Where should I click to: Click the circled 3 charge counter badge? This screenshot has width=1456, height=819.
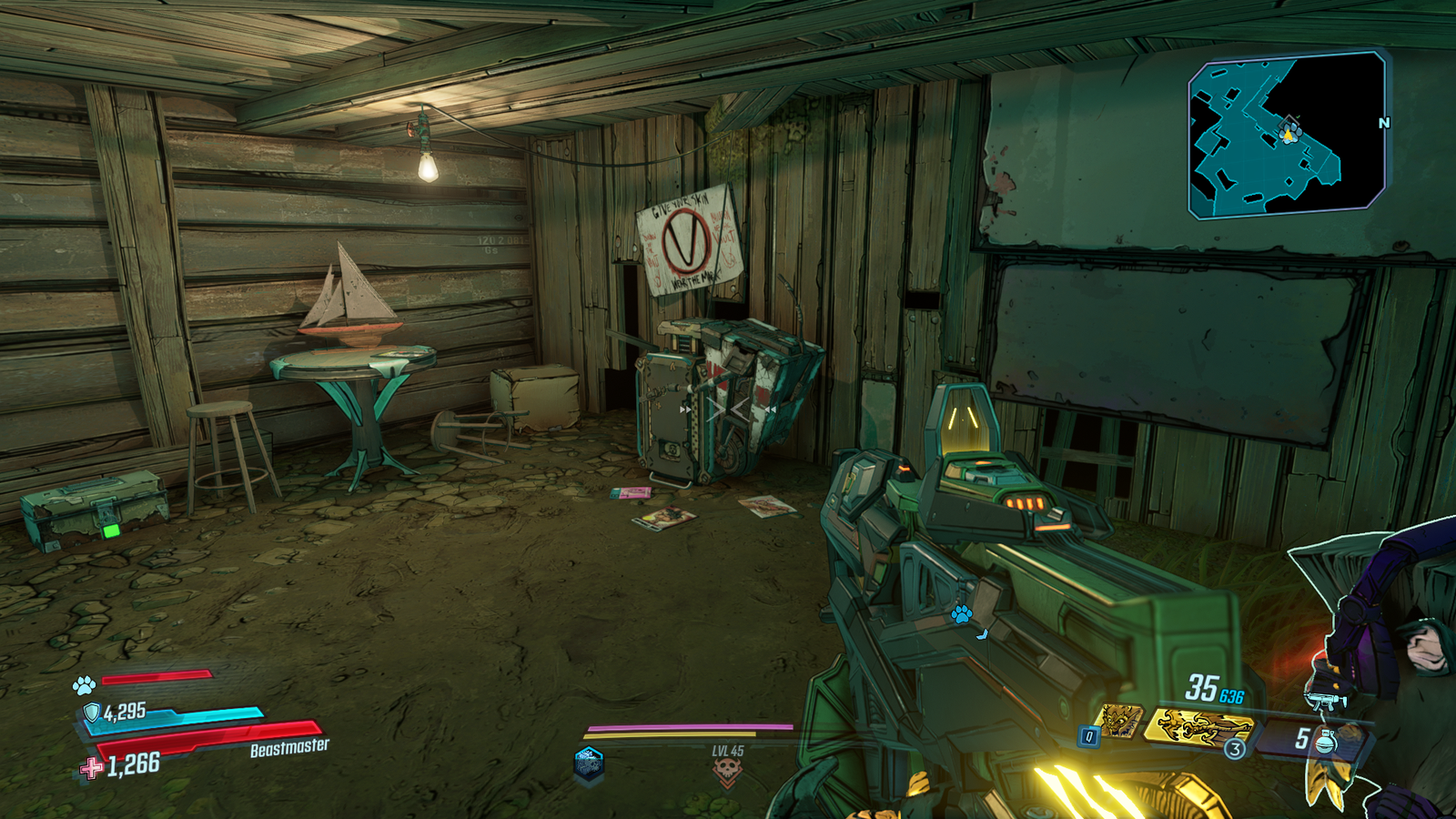tap(1235, 748)
